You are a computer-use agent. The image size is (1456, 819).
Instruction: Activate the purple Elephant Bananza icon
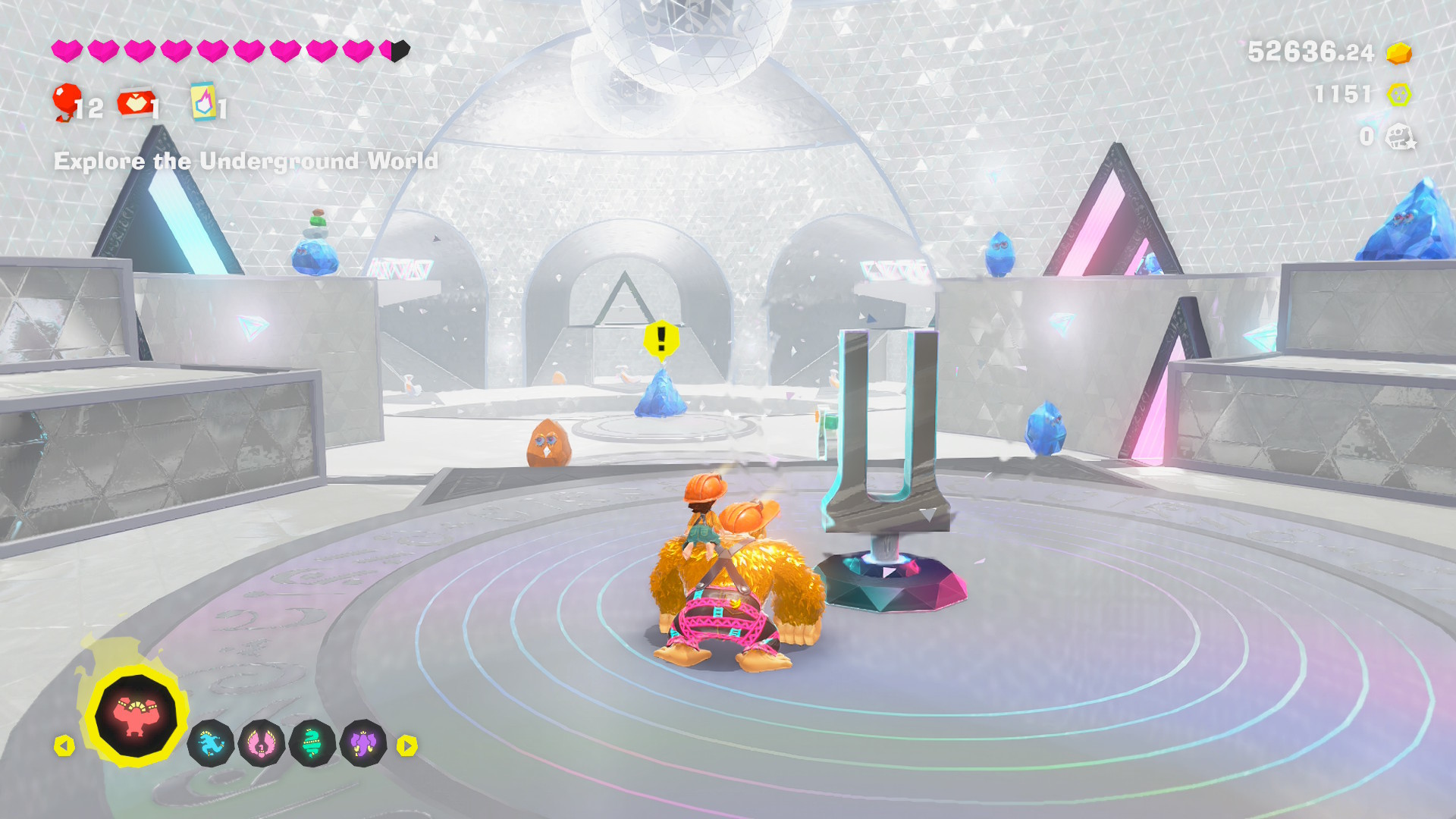tap(363, 744)
